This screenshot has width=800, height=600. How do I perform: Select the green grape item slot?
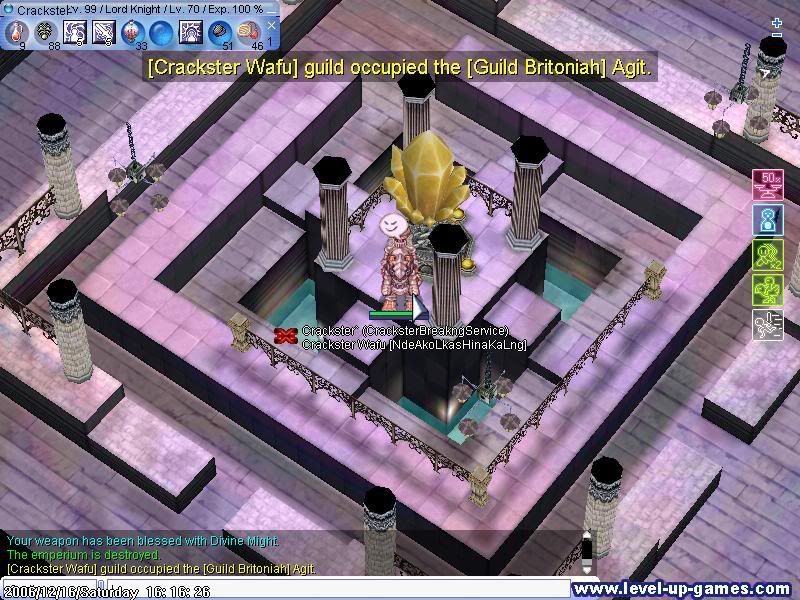click(45, 32)
